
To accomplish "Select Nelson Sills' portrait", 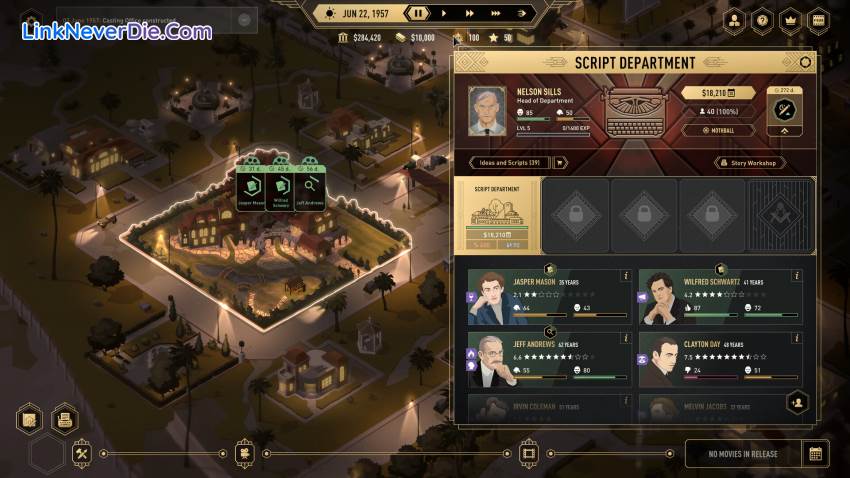I will click(x=487, y=111).
